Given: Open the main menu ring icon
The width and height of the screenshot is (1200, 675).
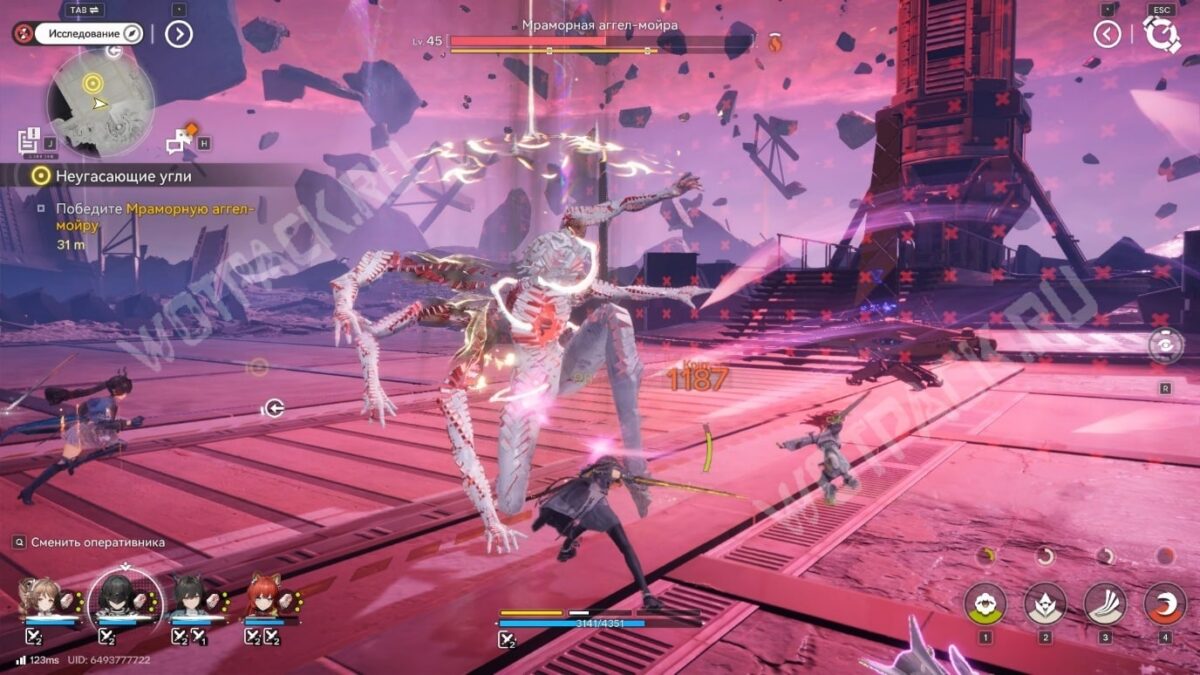Looking at the screenshot, I should tap(1162, 34).
